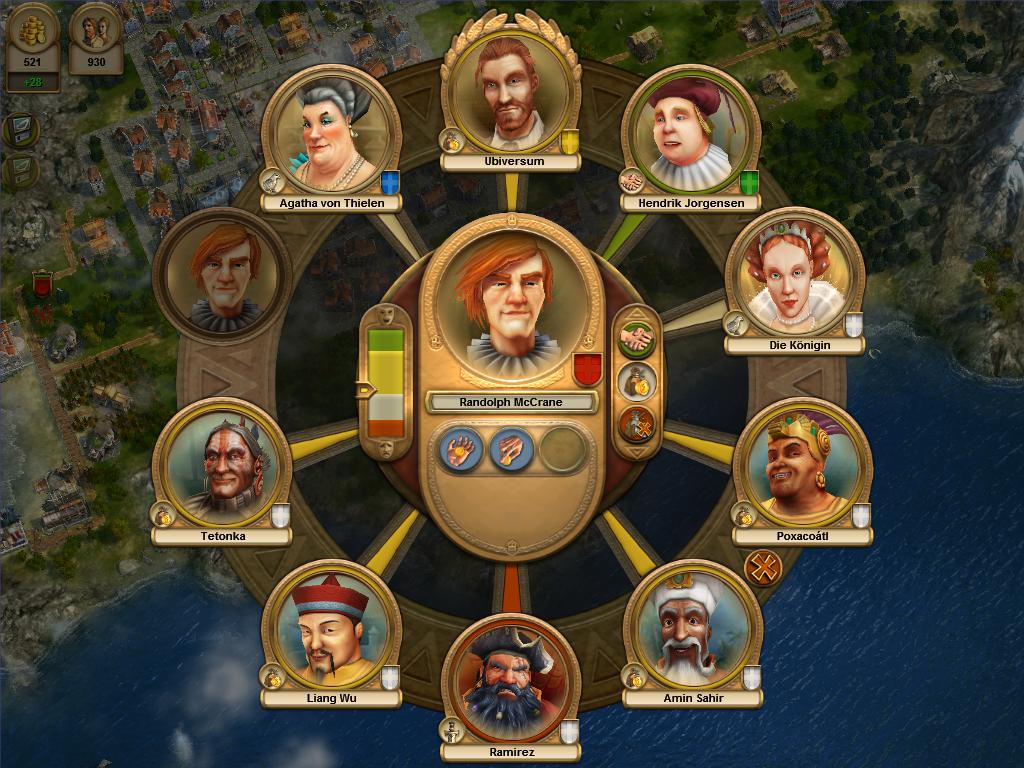Close the diplomacy wheel with the X button
The image size is (1024, 768).
point(763,569)
